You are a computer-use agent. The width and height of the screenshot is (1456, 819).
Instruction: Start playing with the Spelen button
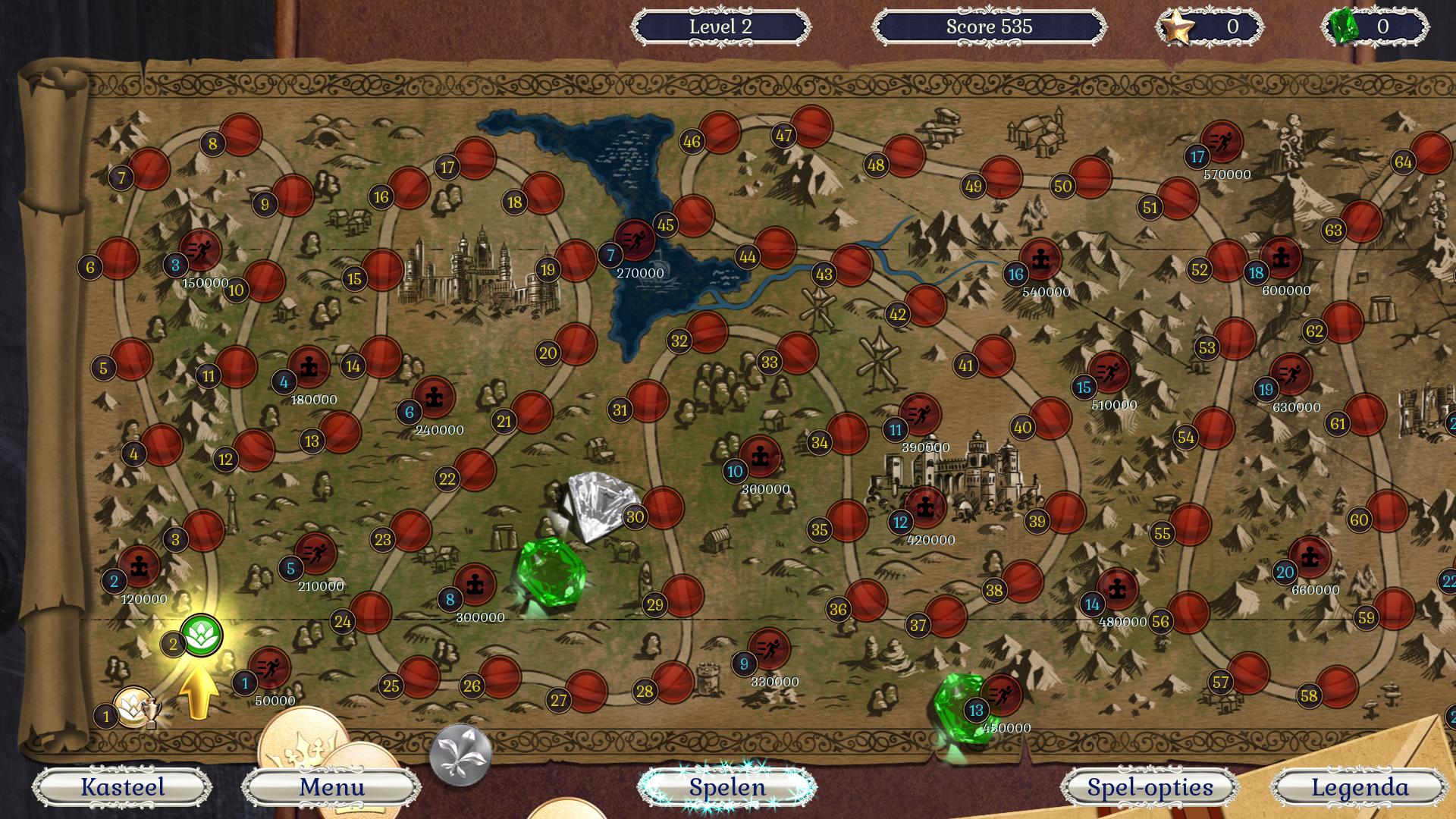pyautogui.click(x=727, y=787)
